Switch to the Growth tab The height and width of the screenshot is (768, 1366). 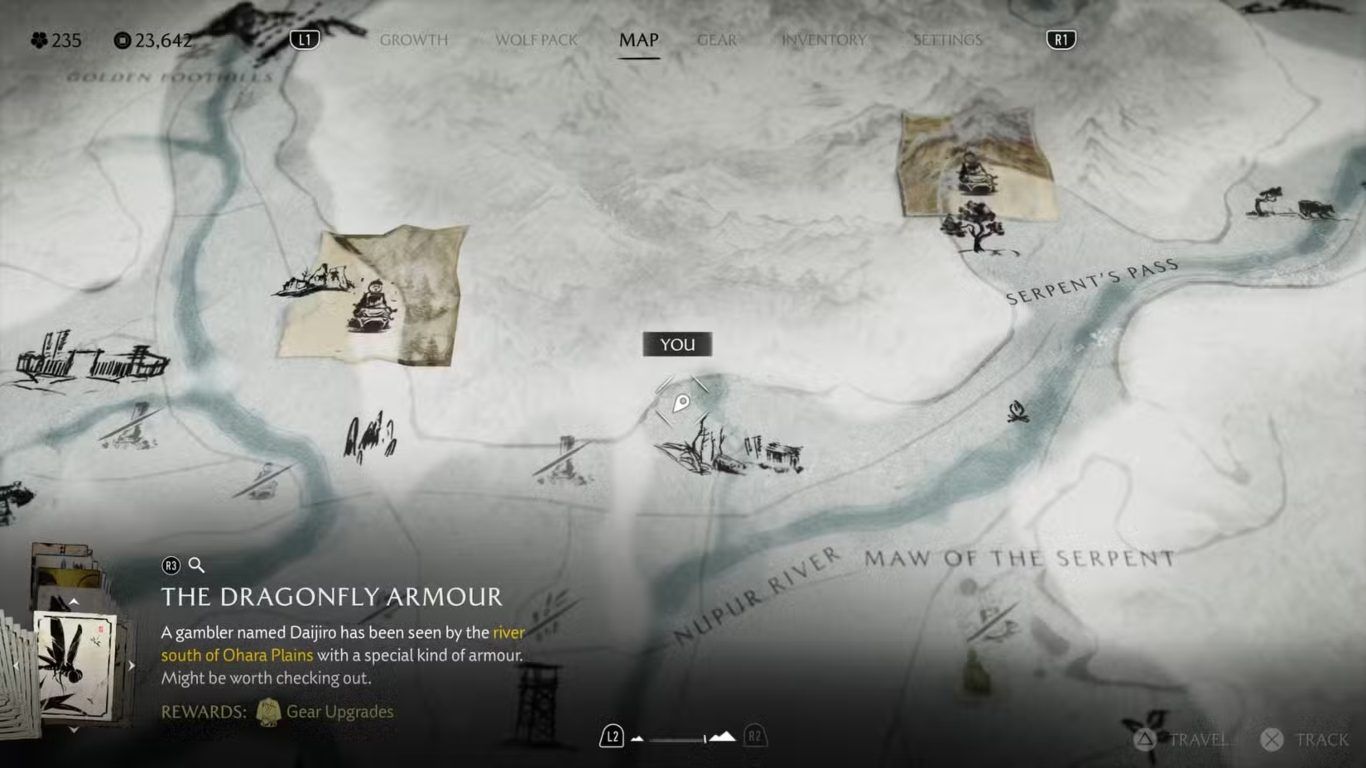413,40
